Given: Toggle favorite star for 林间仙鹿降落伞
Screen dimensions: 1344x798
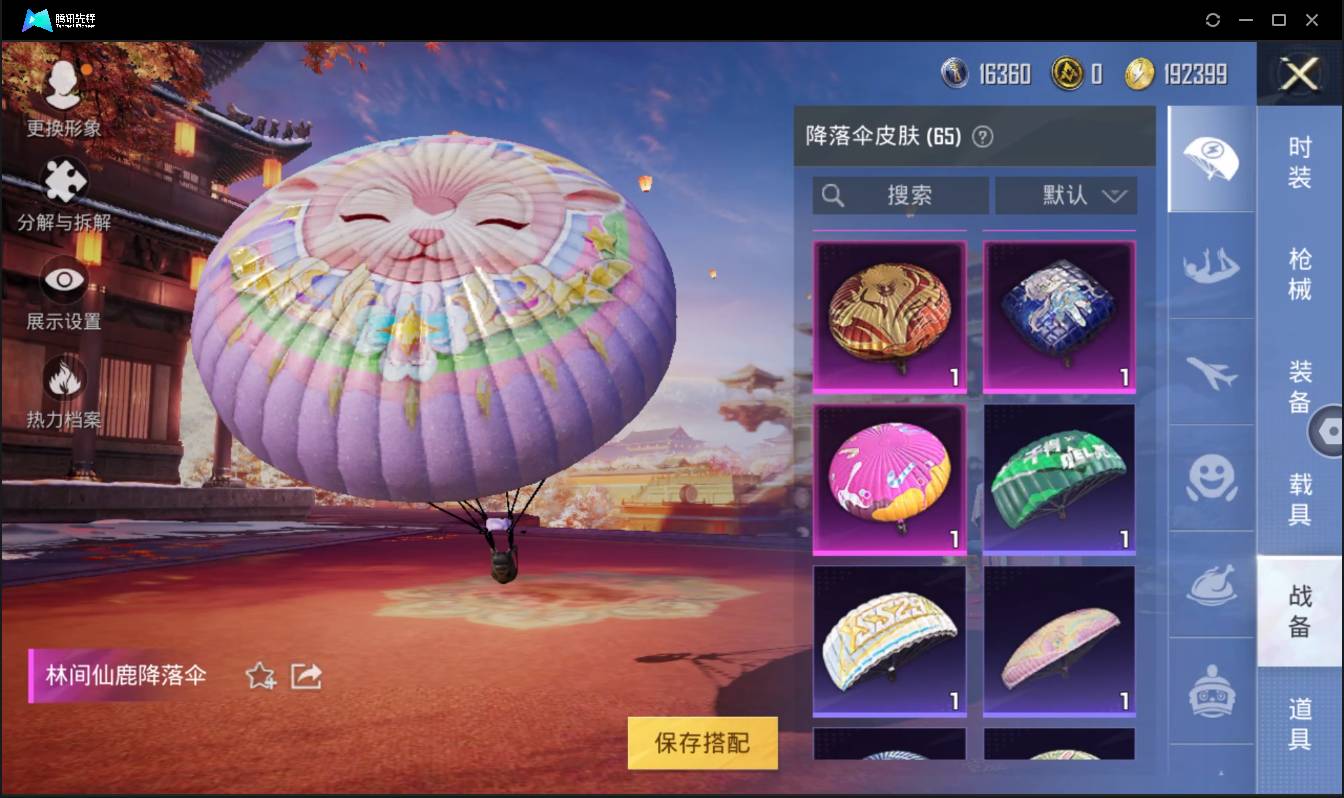Looking at the screenshot, I should point(258,676).
